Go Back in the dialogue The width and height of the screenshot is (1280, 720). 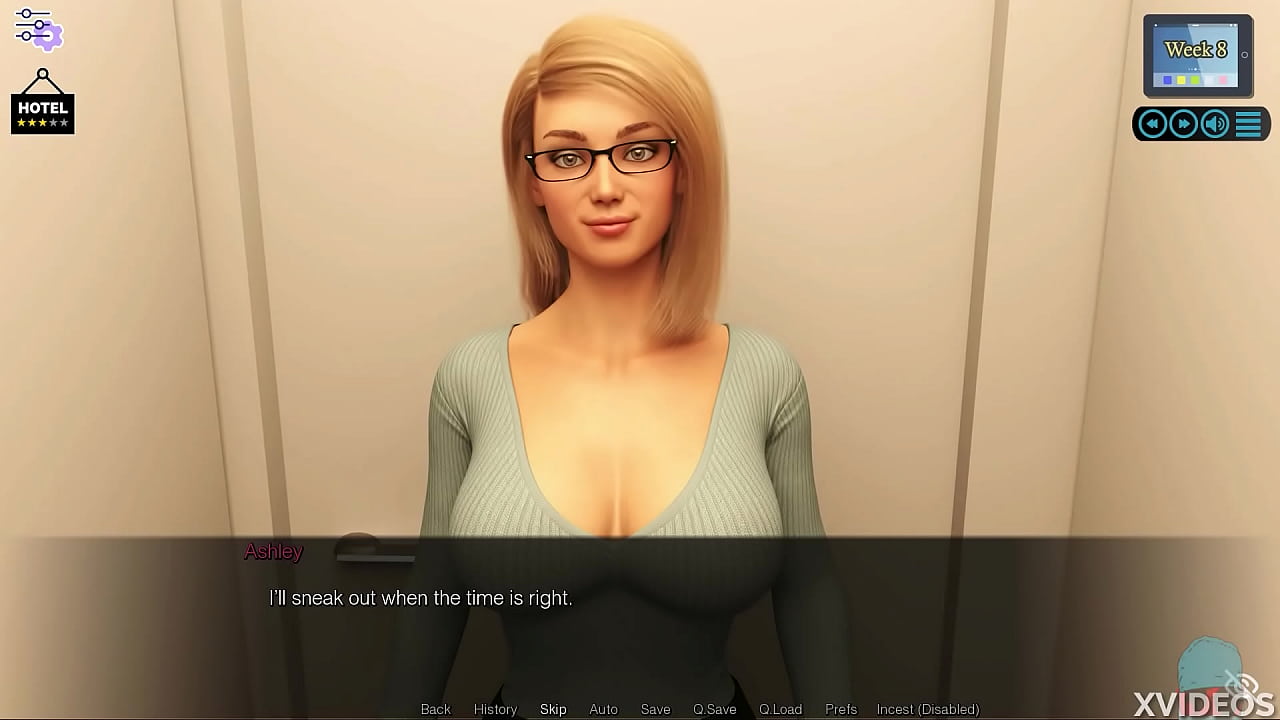pos(436,709)
